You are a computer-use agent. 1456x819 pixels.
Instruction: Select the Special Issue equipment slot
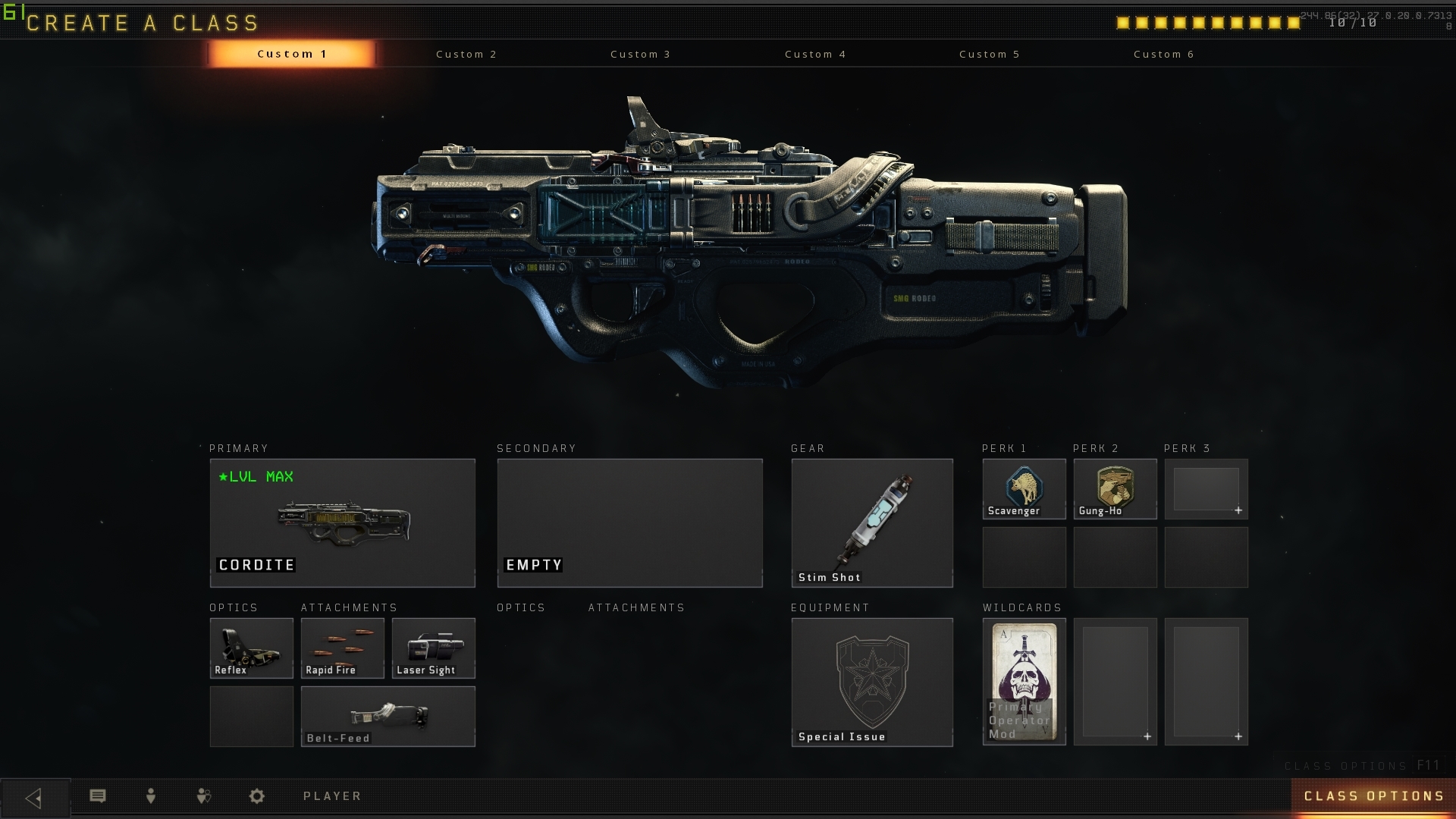[871, 682]
